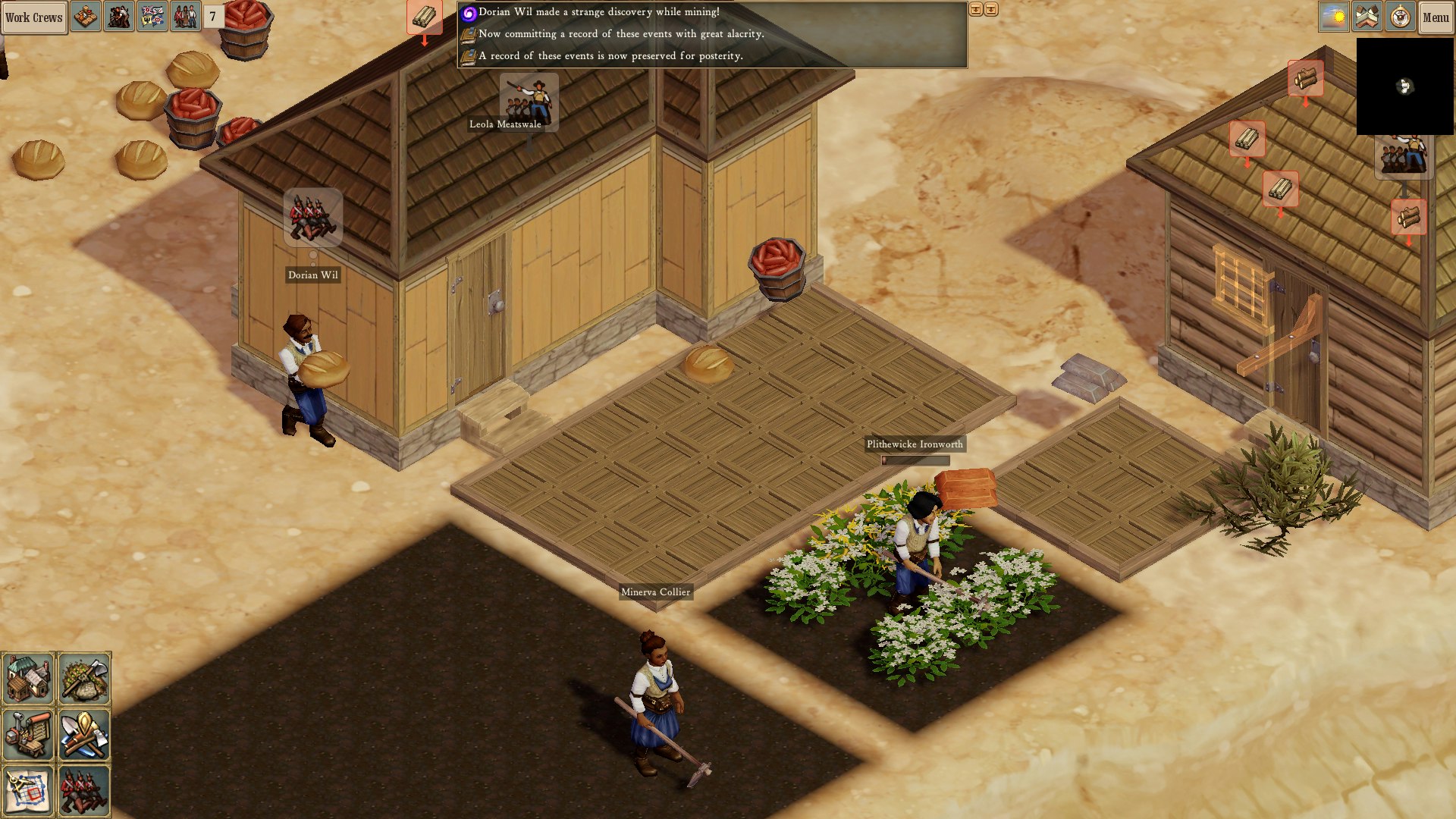The image size is (1456, 819).
Task: Select the colonist Minerva Collier
Action: [656, 698]
